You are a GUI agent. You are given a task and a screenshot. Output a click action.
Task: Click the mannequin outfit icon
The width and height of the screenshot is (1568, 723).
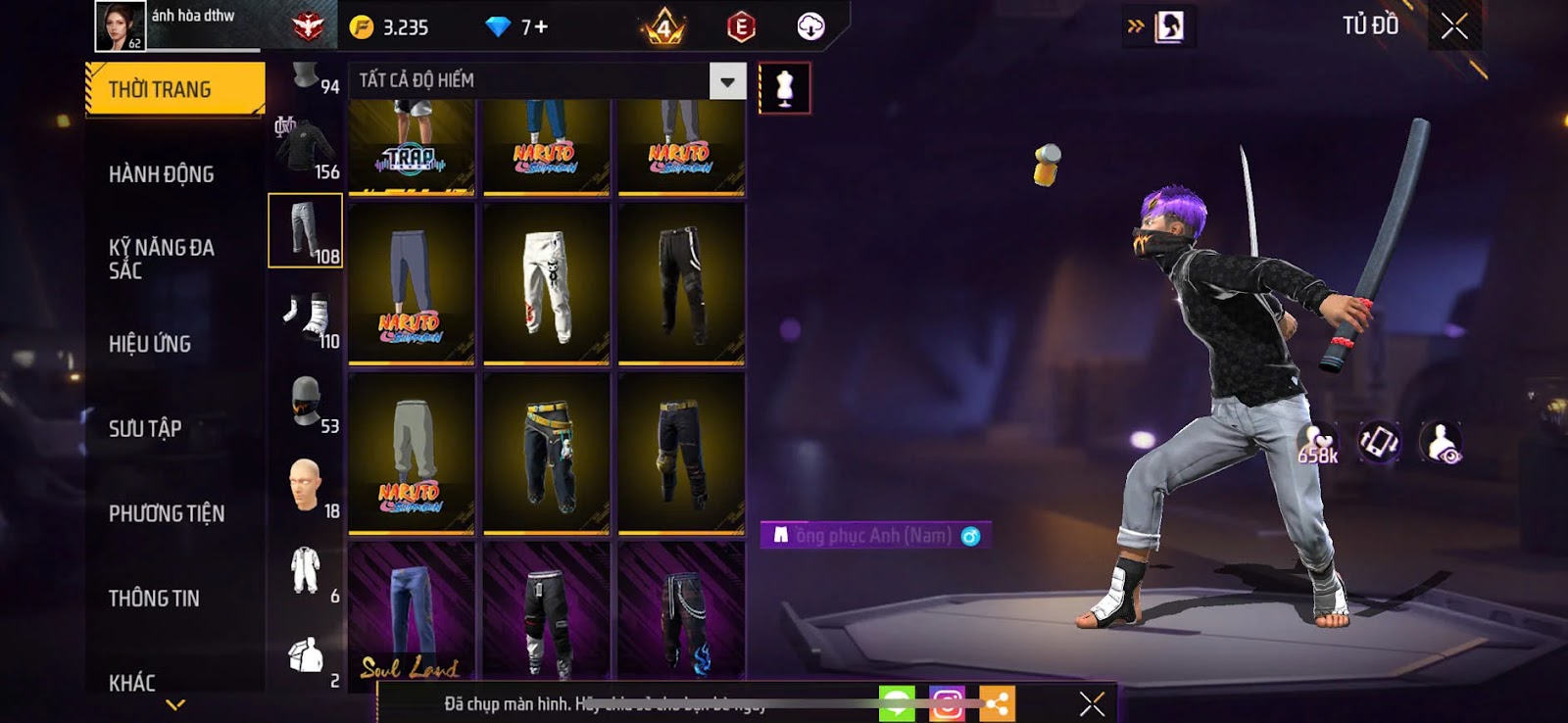point(784,88)
